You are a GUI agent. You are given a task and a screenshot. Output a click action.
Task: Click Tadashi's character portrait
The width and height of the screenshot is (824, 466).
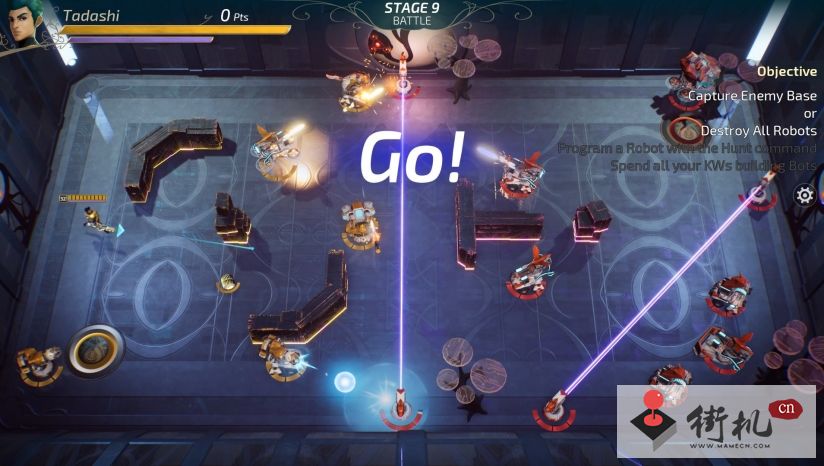22,24
